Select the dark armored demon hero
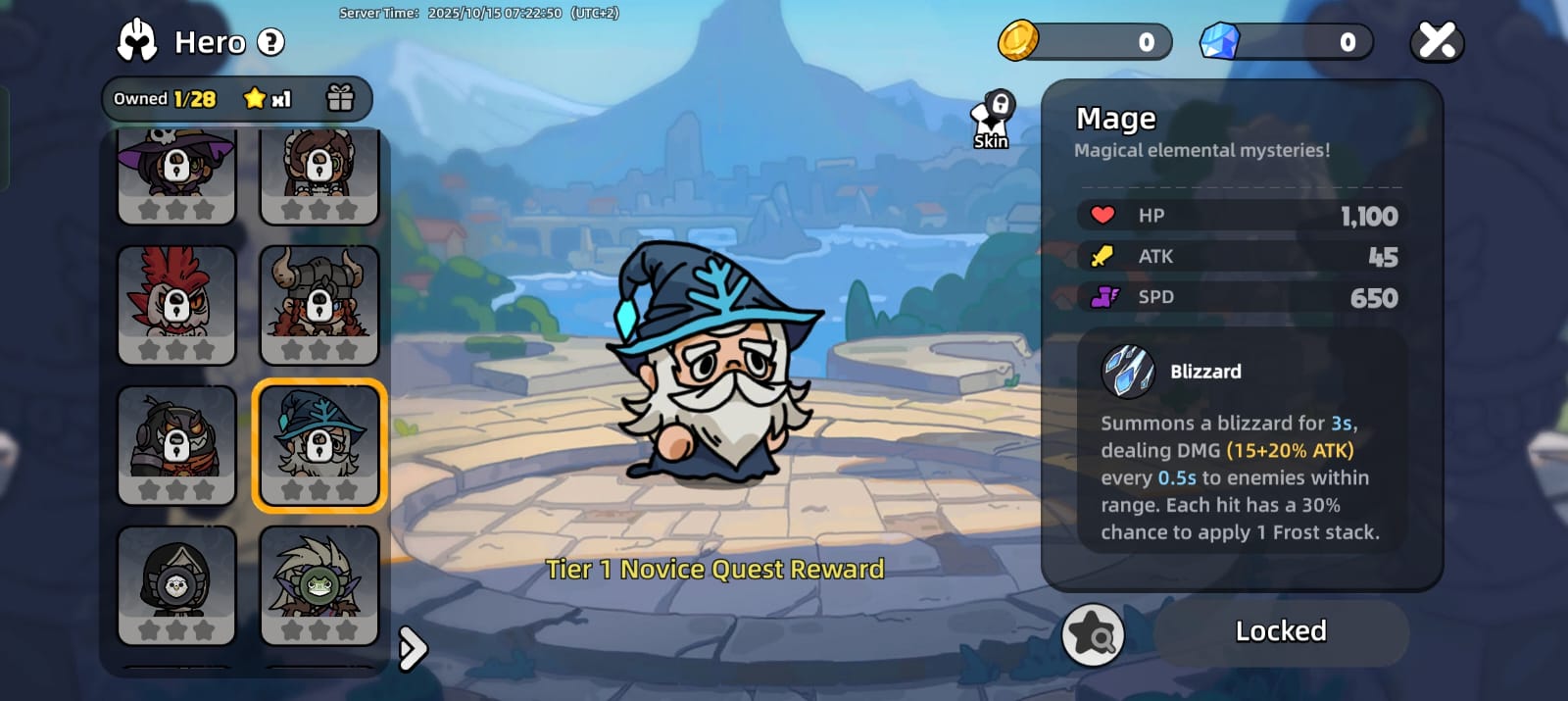This screenshot has height=701, width=1568. [x=176, y=445]
